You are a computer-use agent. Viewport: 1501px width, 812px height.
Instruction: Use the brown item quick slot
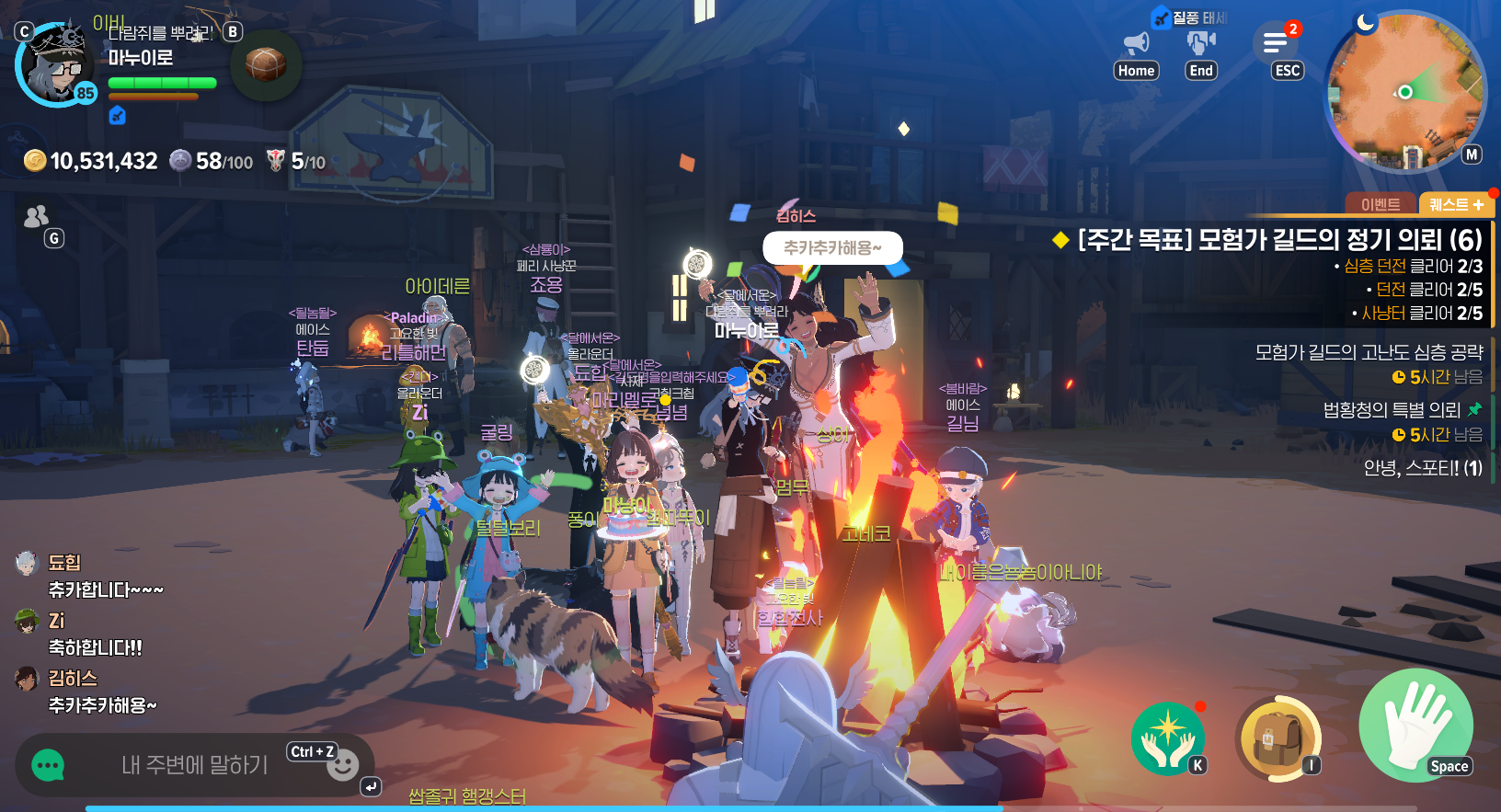point(265,64)
